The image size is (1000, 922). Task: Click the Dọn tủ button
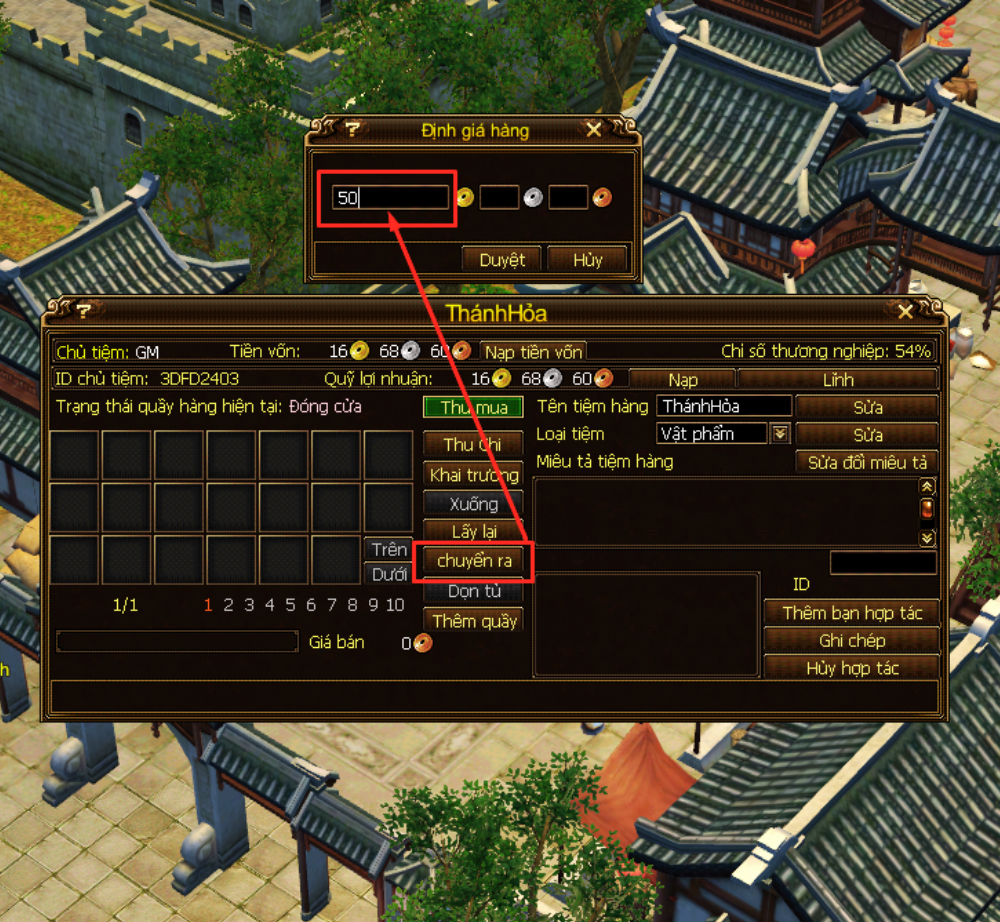click(x=473, y=591)
